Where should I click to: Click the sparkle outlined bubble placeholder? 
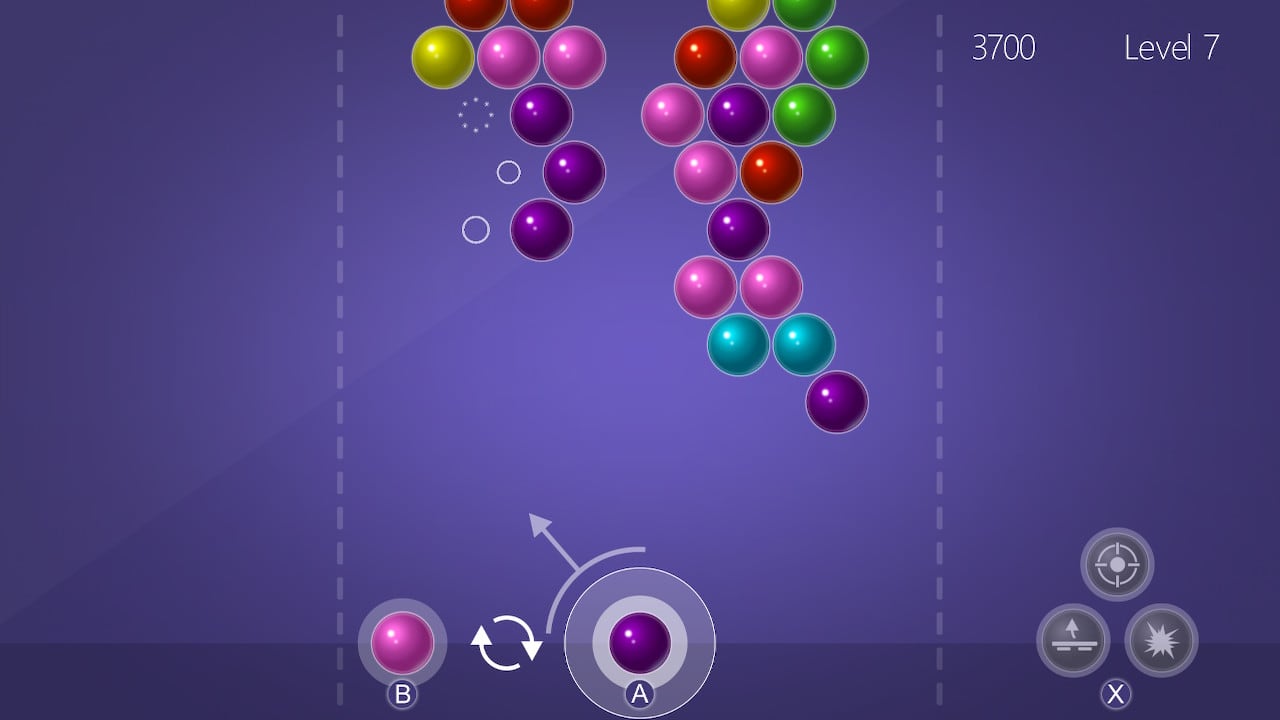click(475, 114)
